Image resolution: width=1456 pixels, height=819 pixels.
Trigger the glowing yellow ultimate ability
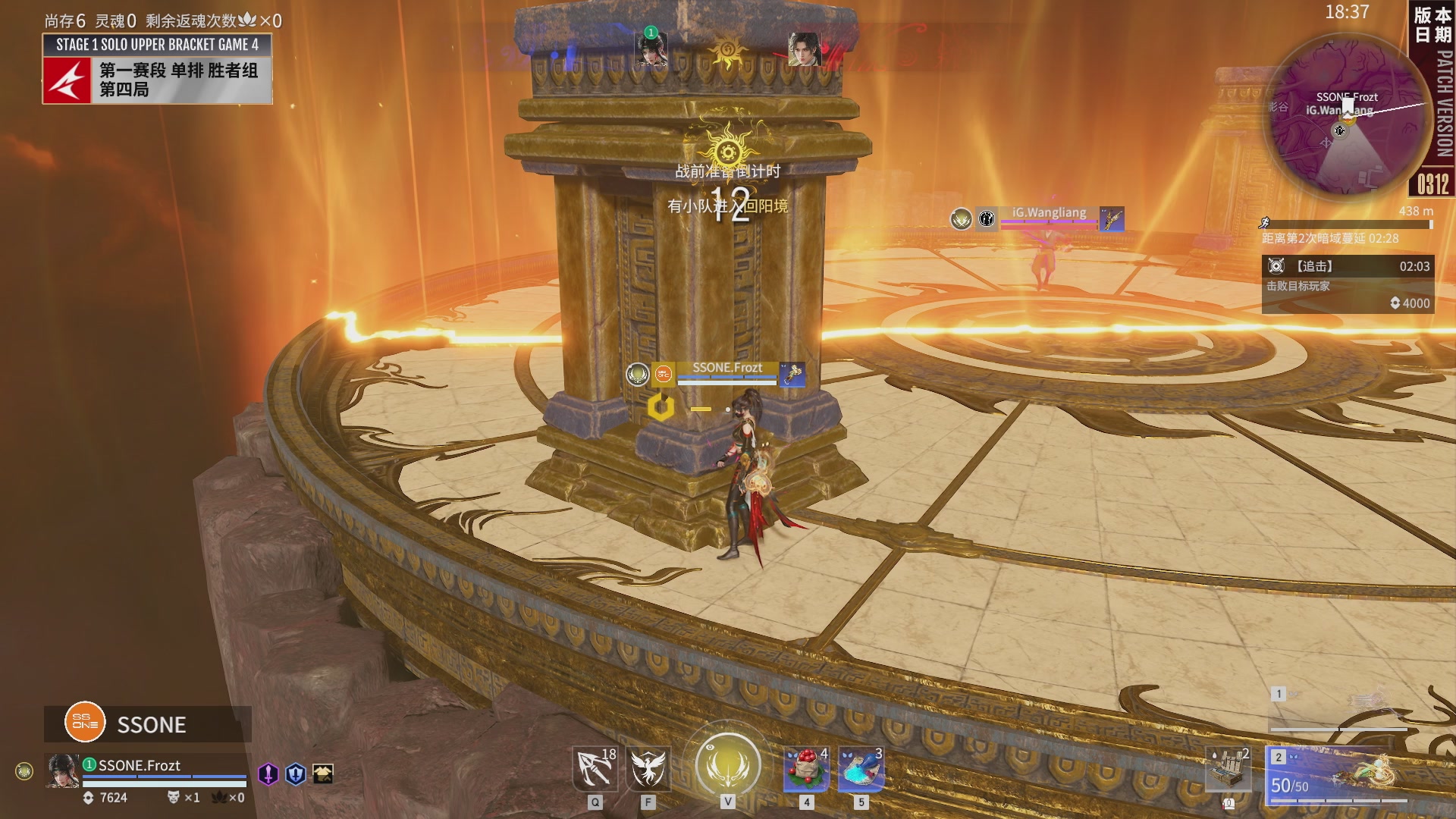point(728,764)
